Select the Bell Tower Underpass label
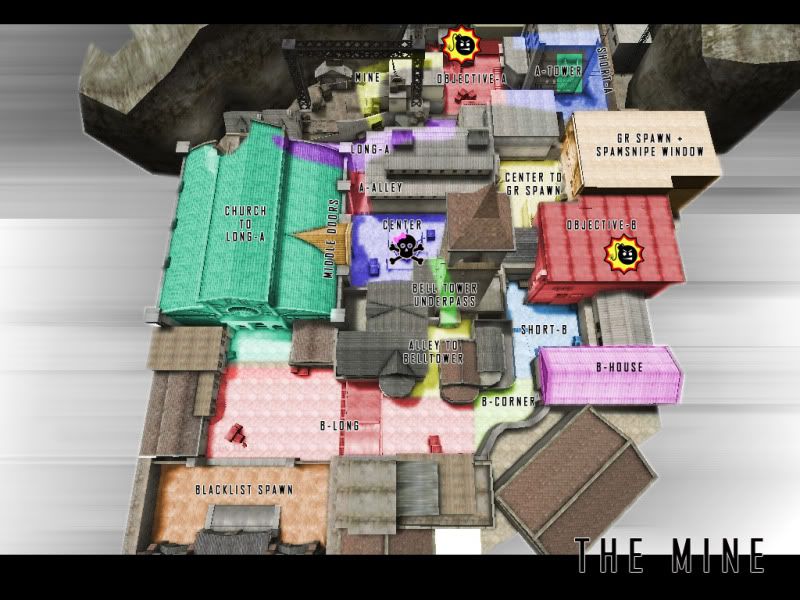 point(445,294)
